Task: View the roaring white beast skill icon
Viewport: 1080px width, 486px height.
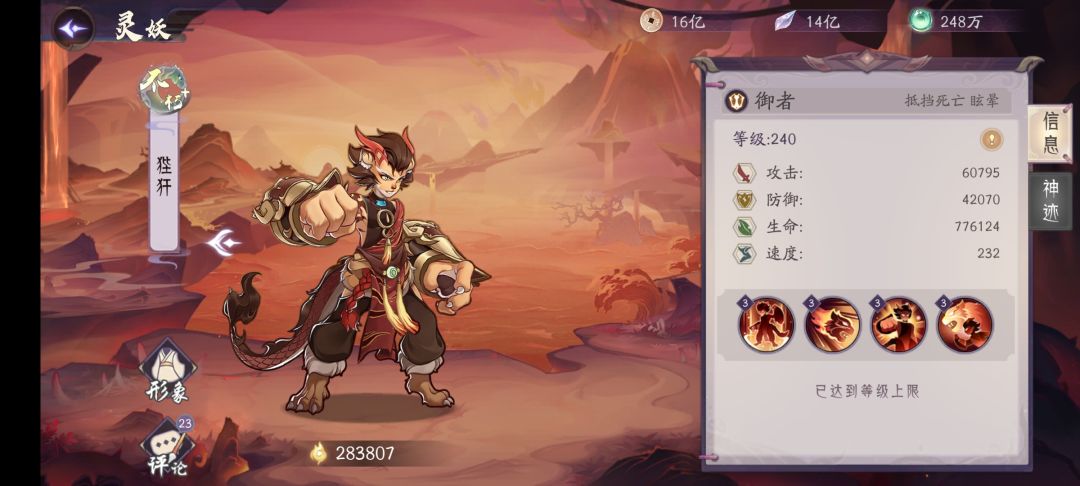Action: [965, 324]
